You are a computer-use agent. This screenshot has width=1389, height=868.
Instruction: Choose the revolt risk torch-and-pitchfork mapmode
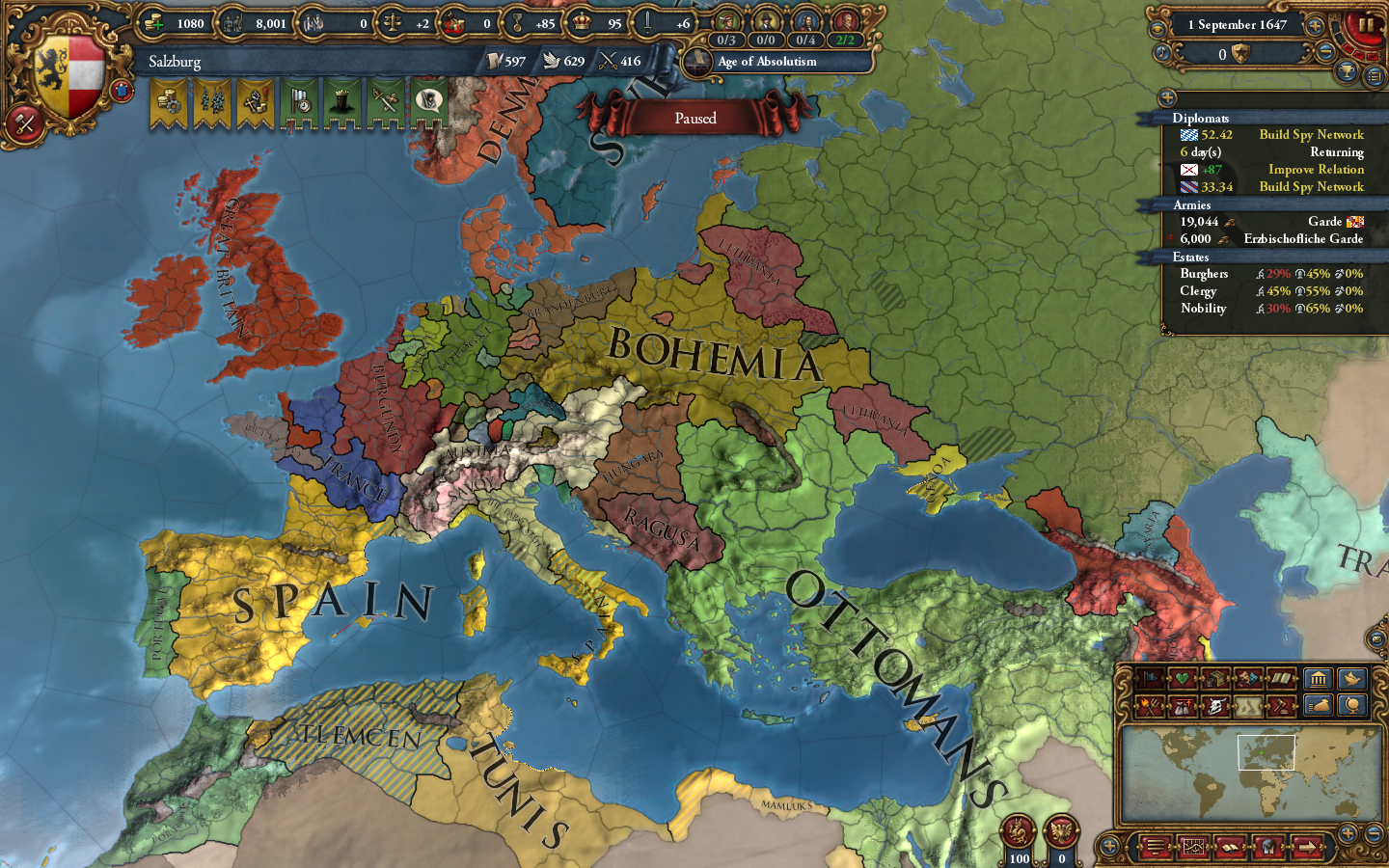1148,704
